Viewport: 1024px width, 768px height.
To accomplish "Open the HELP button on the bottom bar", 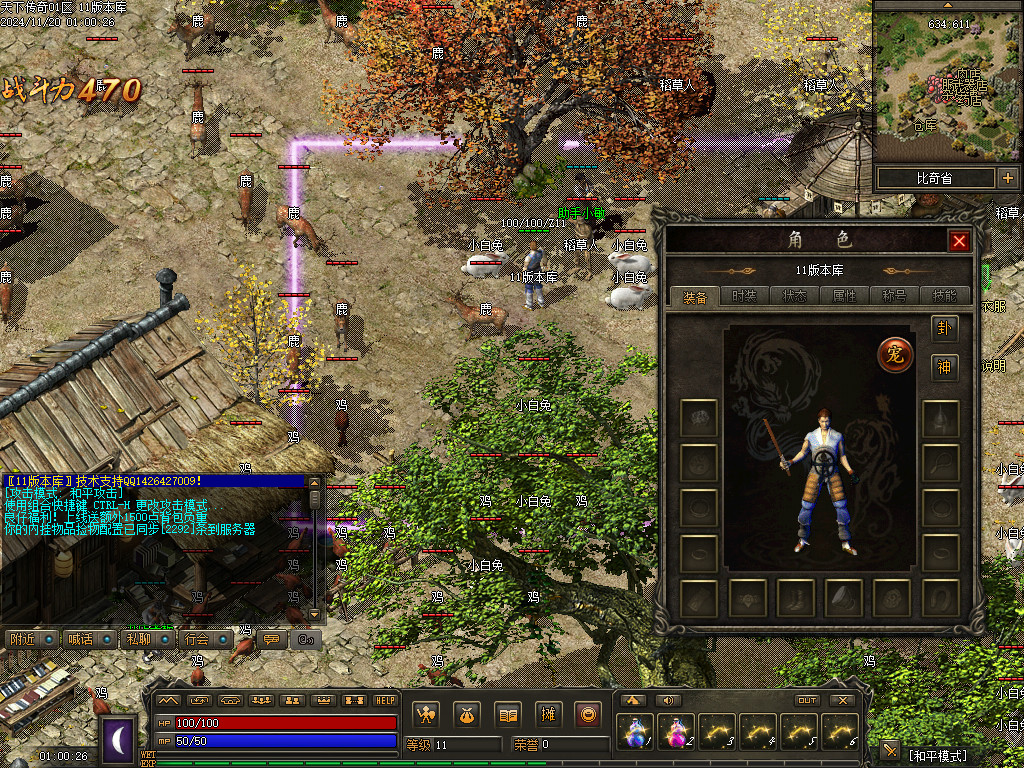I will click(385, 700).
